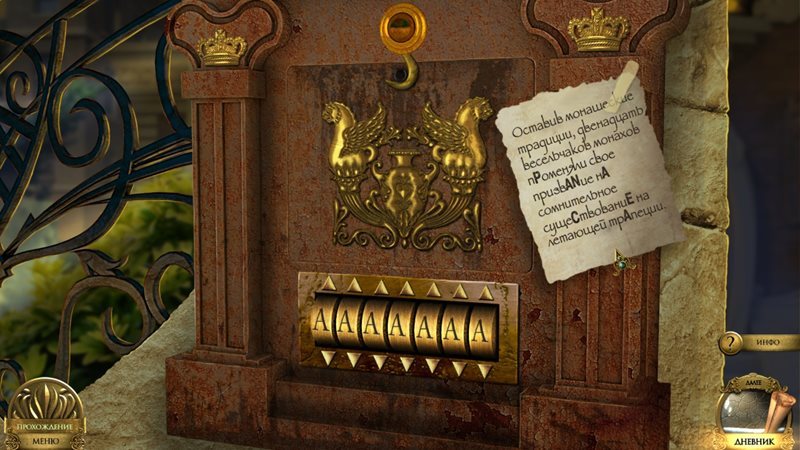Click the up arrow above the middle letter wheel
800x450 pixels.
[406, 289]
